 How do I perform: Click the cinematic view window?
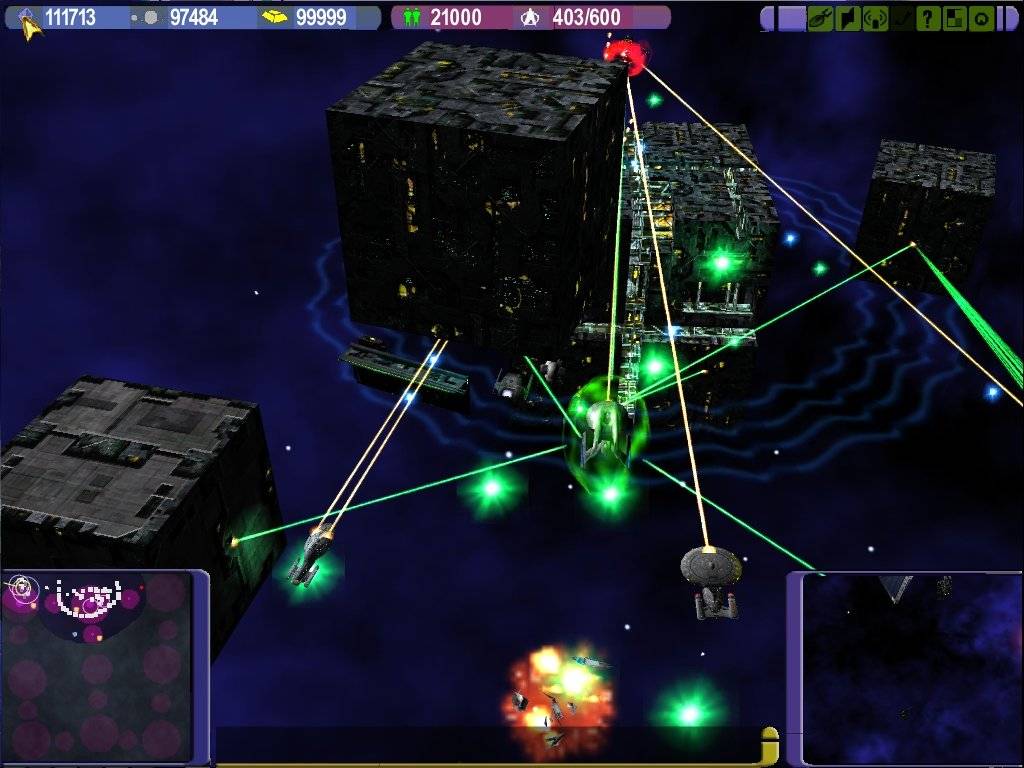912,668
